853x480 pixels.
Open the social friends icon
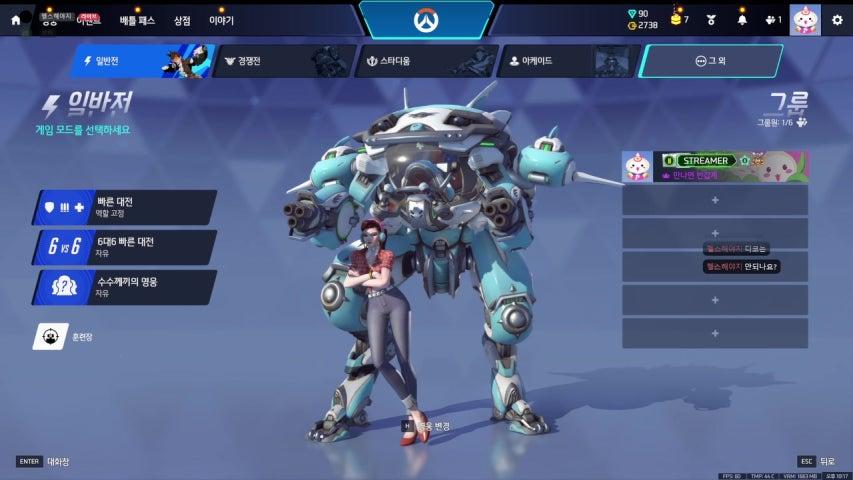tap(771, 19)
